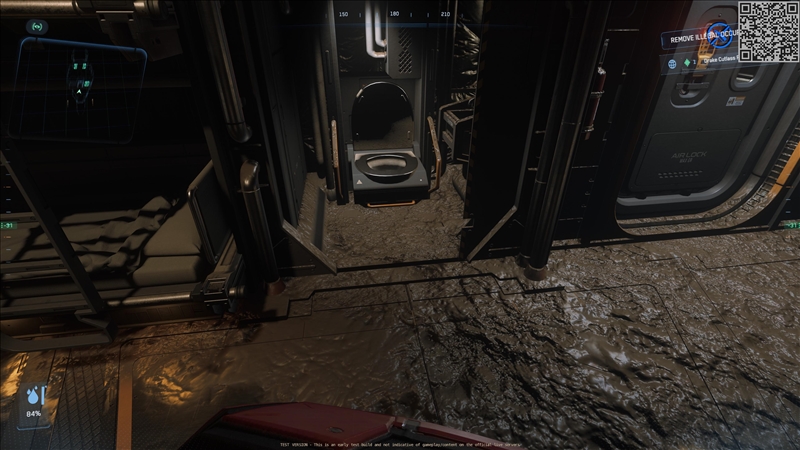Click the comms signal icon above the minimap
Image resolution: width=800 pixels, height=450 pixels.
(37, 26)
